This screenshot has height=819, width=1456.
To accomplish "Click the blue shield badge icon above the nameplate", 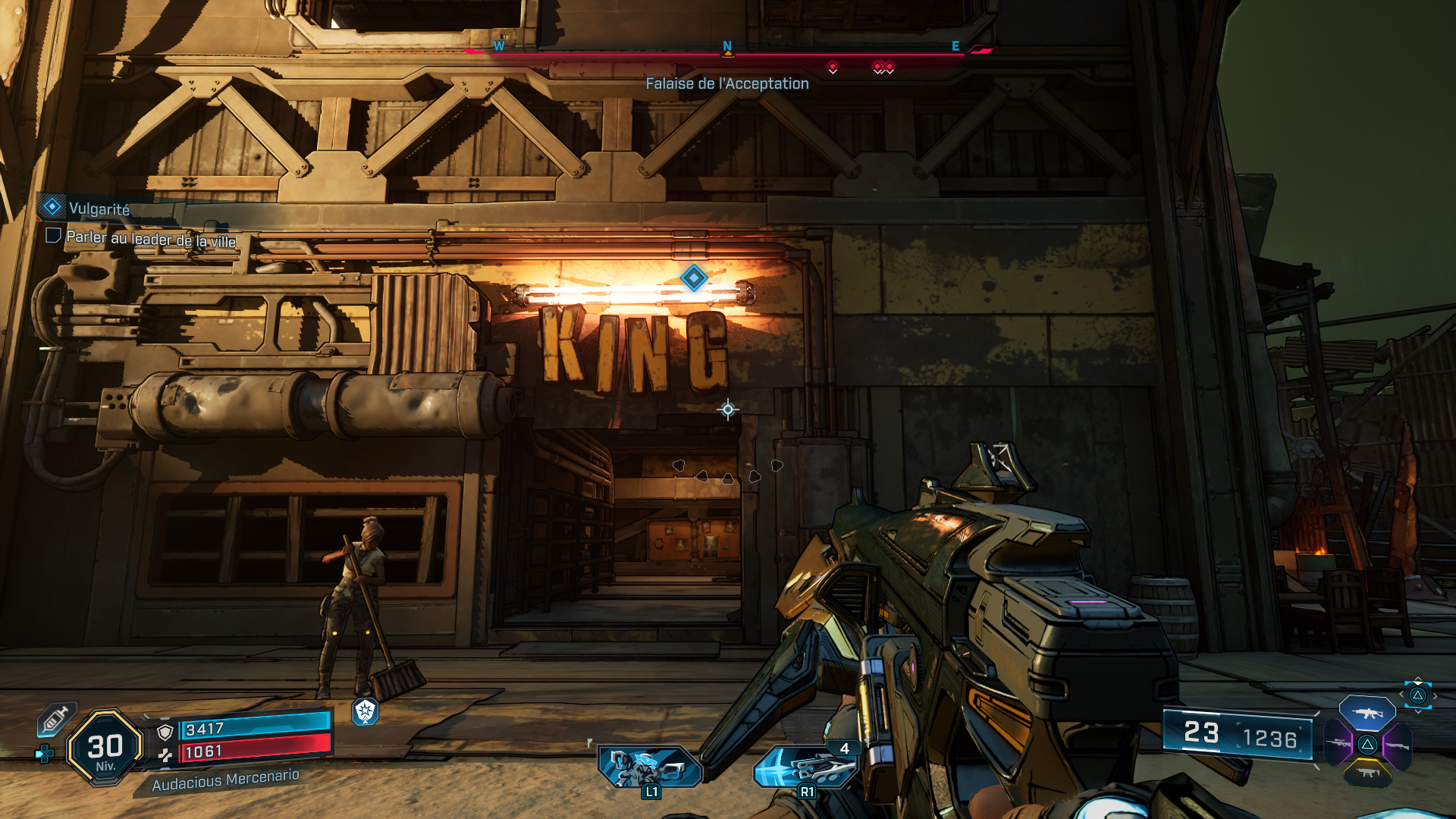I will [x=365, y=711].
